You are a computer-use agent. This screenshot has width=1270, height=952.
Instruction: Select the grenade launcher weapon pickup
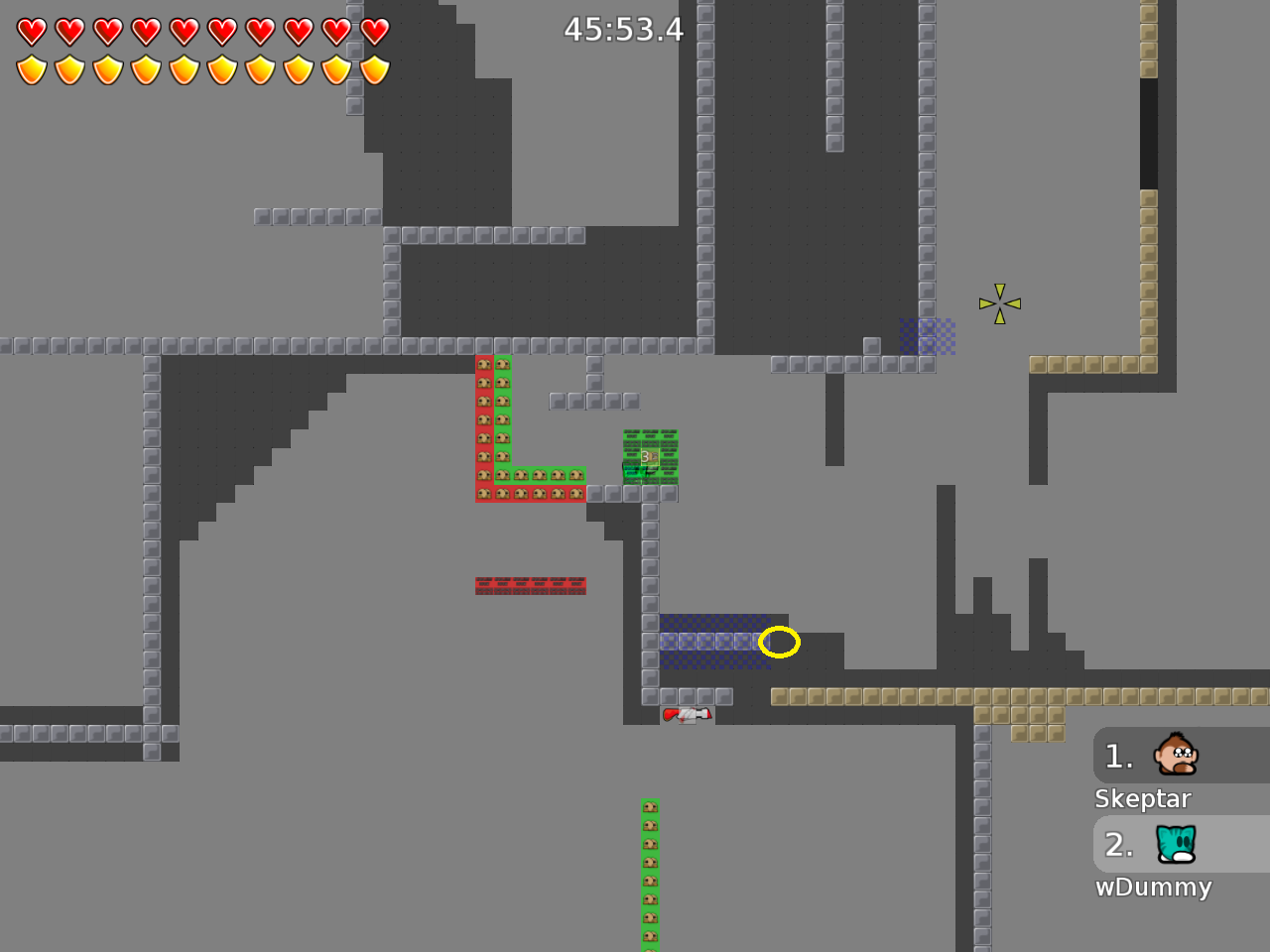[690, 714]
